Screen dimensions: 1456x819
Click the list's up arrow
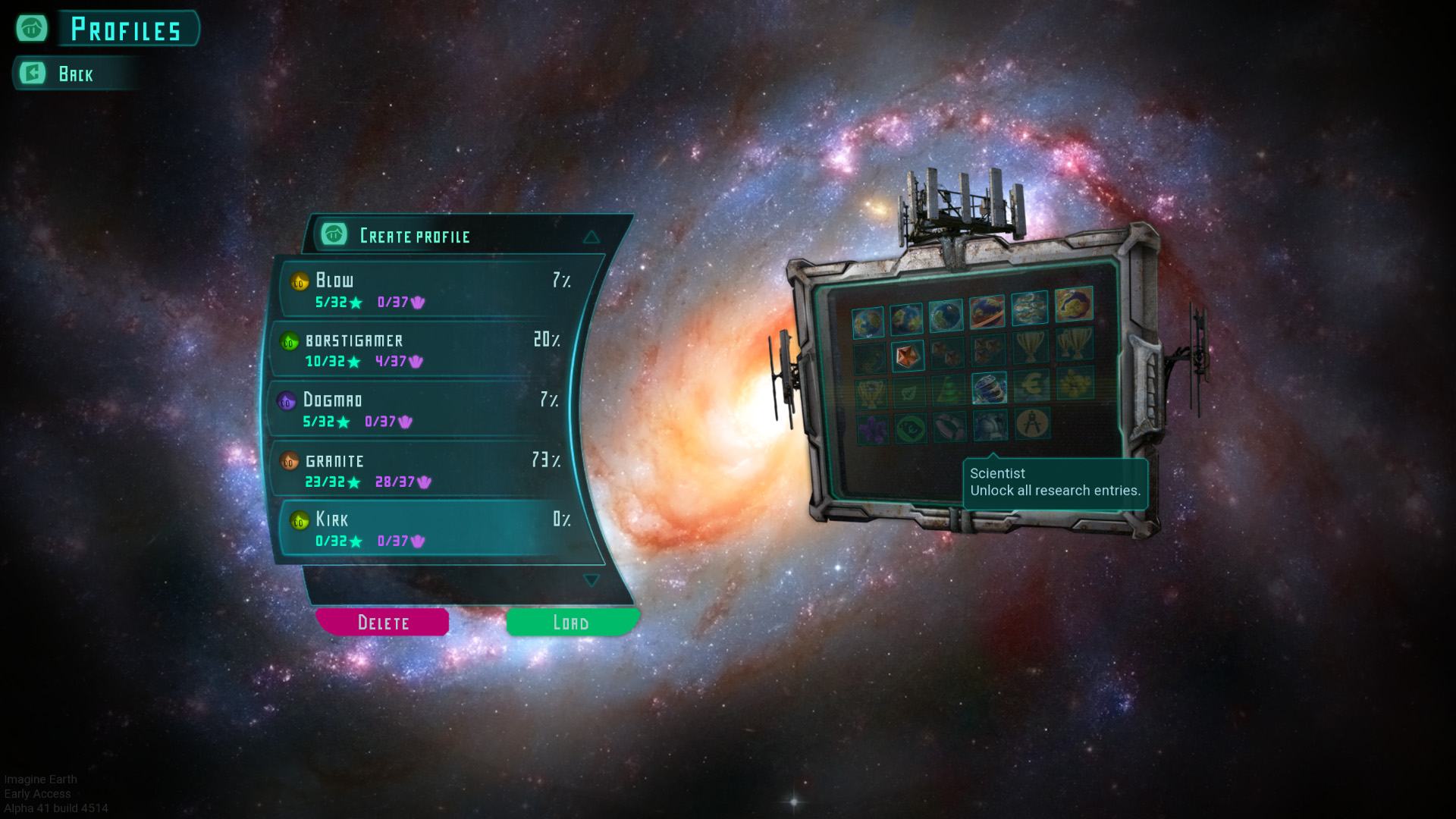click(591, 237)
